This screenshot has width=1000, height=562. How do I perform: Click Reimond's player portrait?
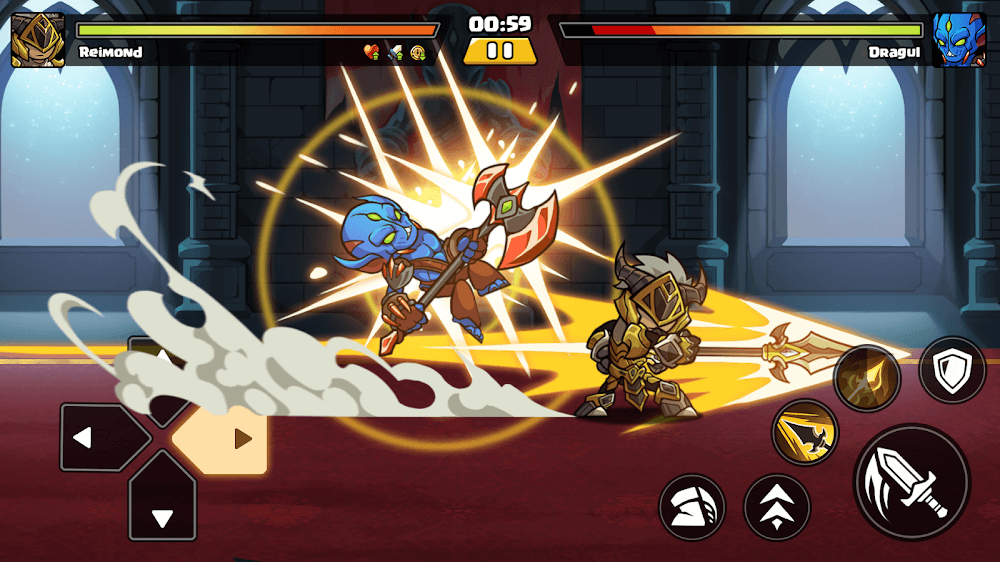point(38,40)
